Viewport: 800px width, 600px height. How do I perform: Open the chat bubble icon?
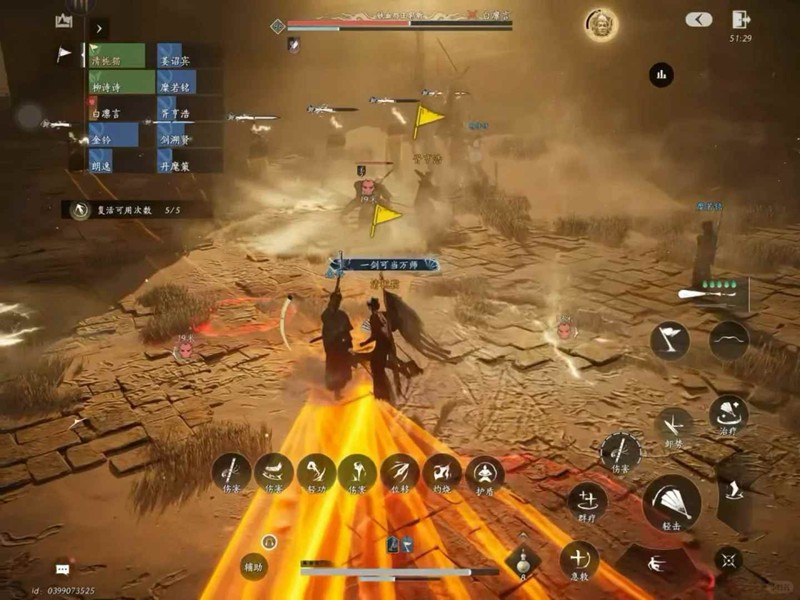tap(62, 568)
